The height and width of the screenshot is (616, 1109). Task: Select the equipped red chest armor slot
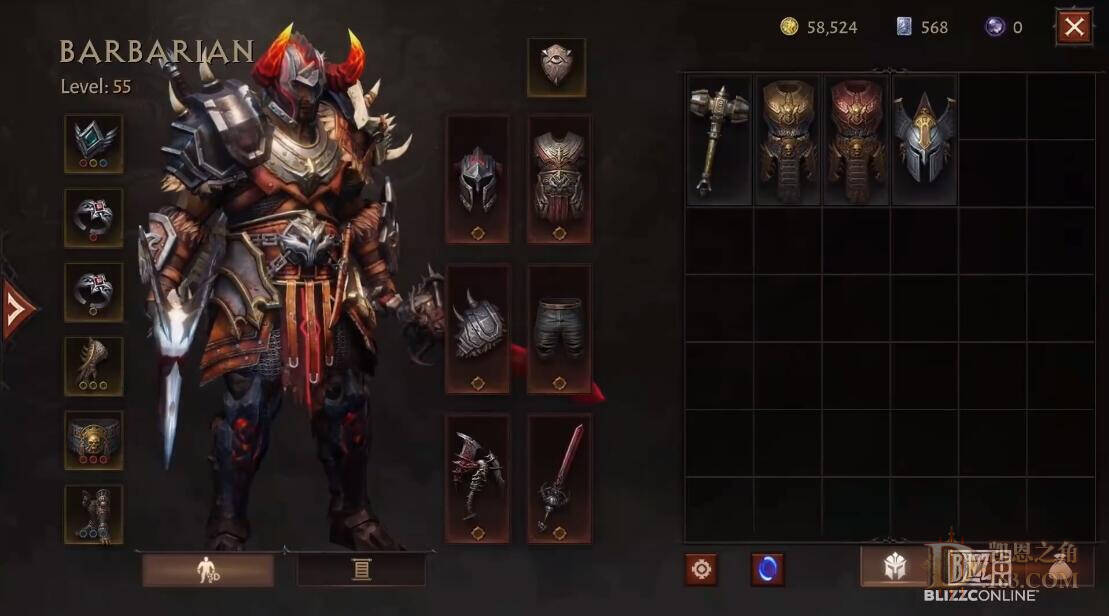click(x=559, y=179)
